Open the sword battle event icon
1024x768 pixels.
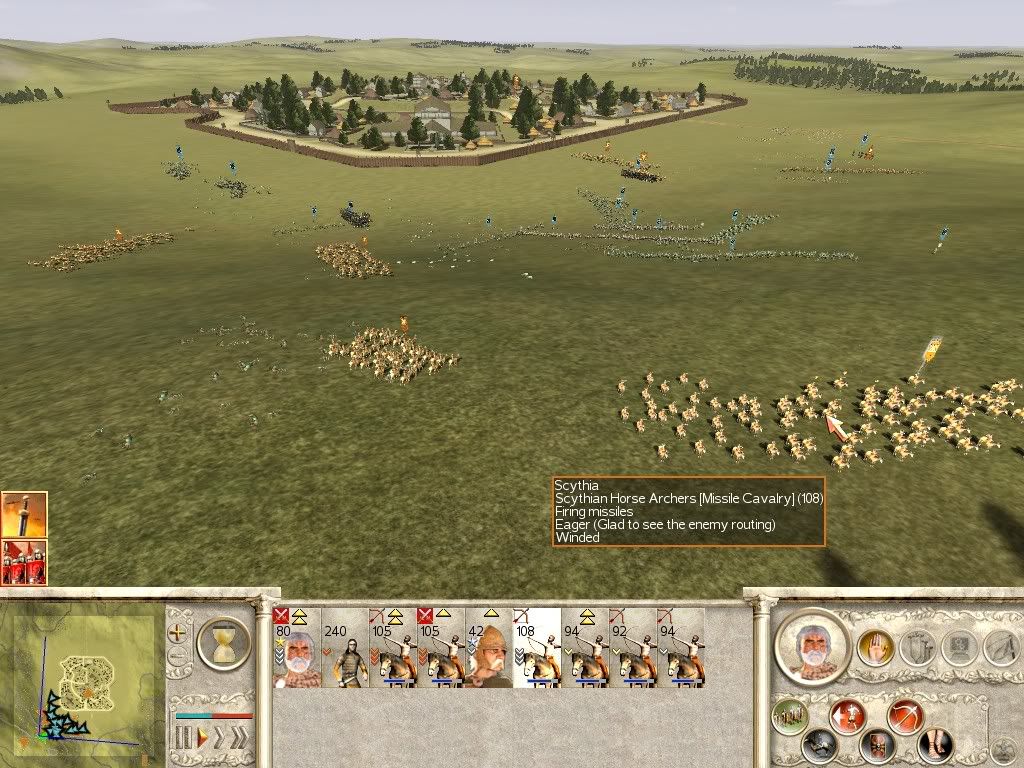[x=24, y=515]
